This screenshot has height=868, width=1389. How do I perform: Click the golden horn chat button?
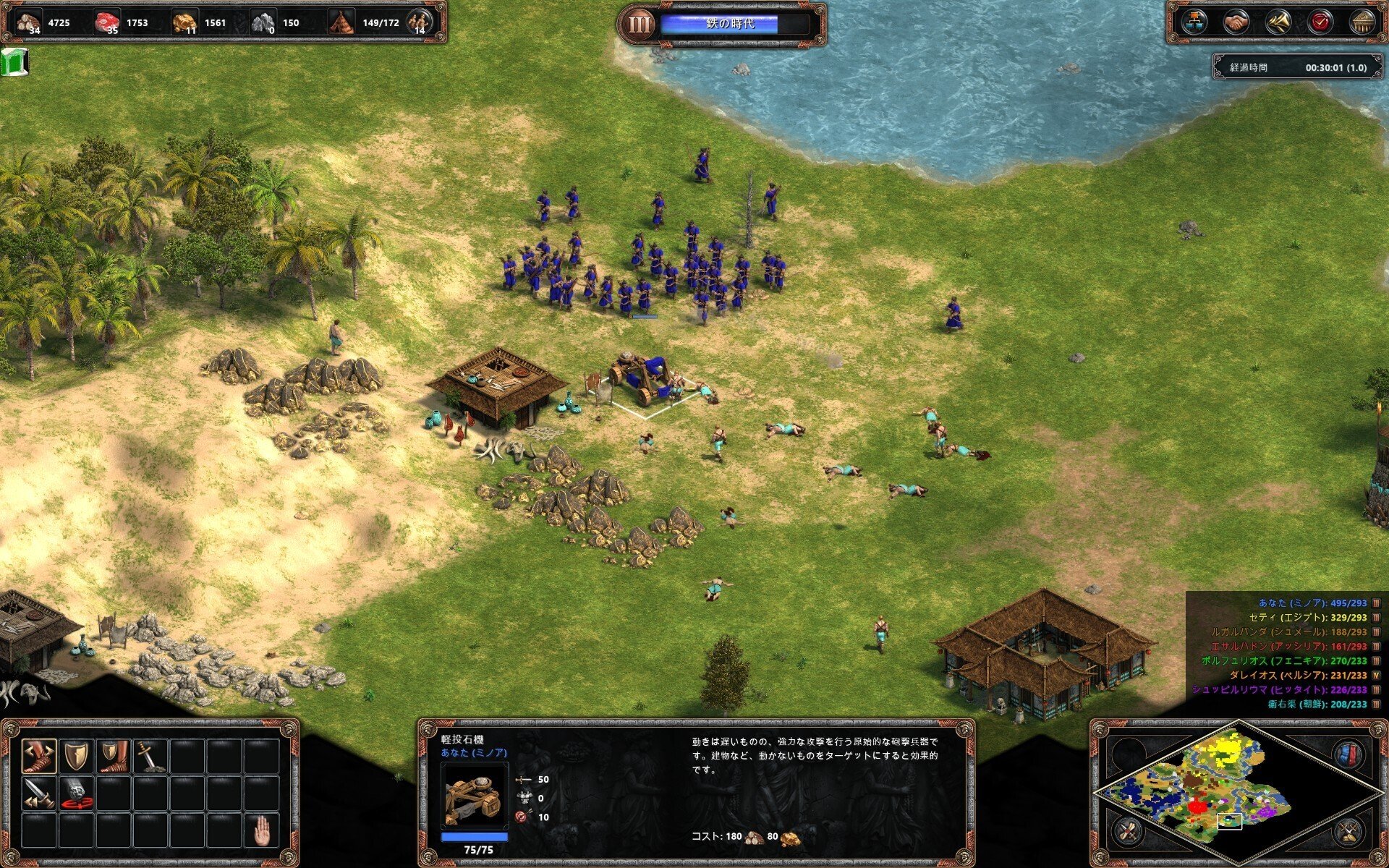click(x=1278, y=22)
